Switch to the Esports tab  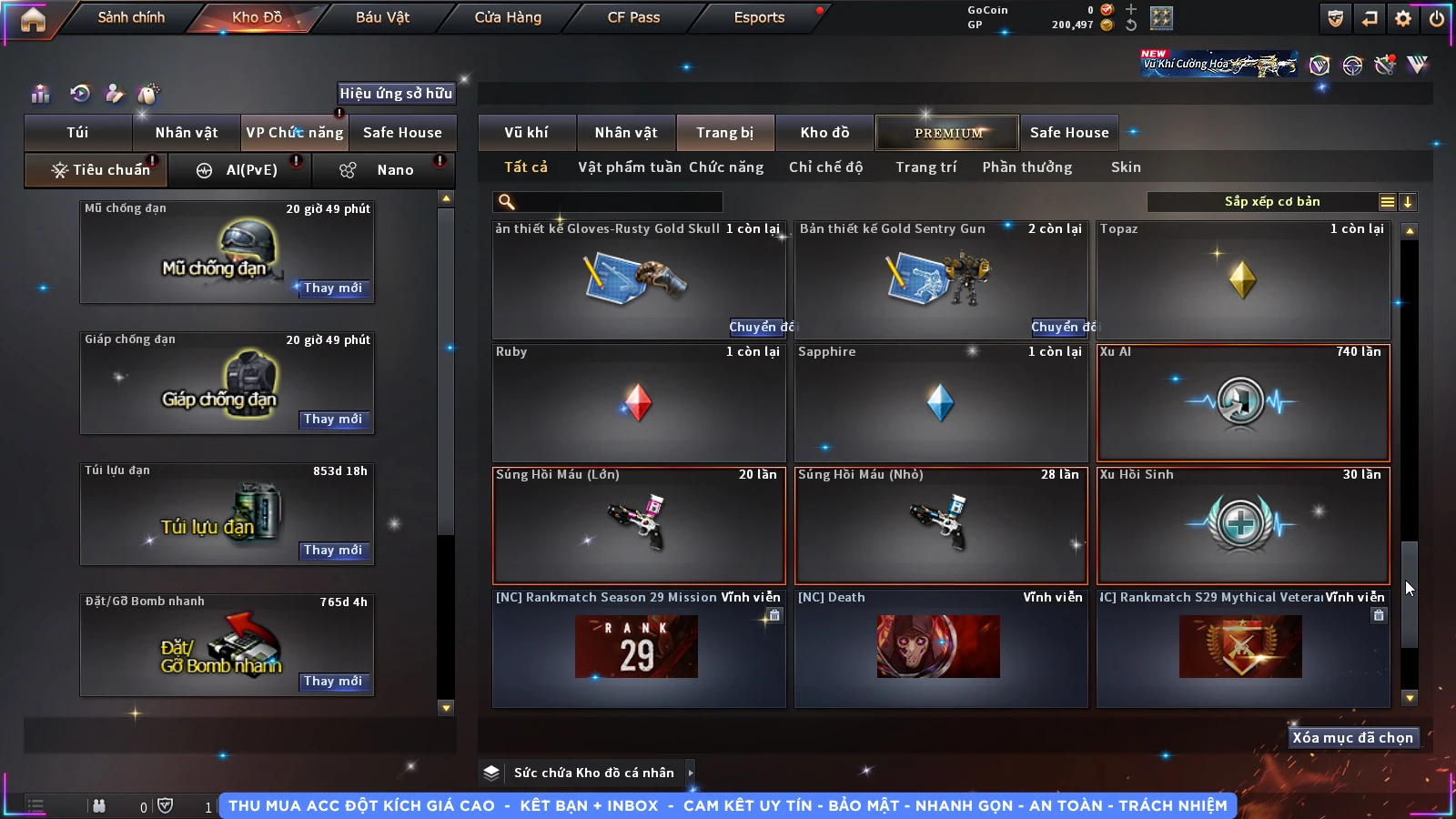click(x=759, y=17)
